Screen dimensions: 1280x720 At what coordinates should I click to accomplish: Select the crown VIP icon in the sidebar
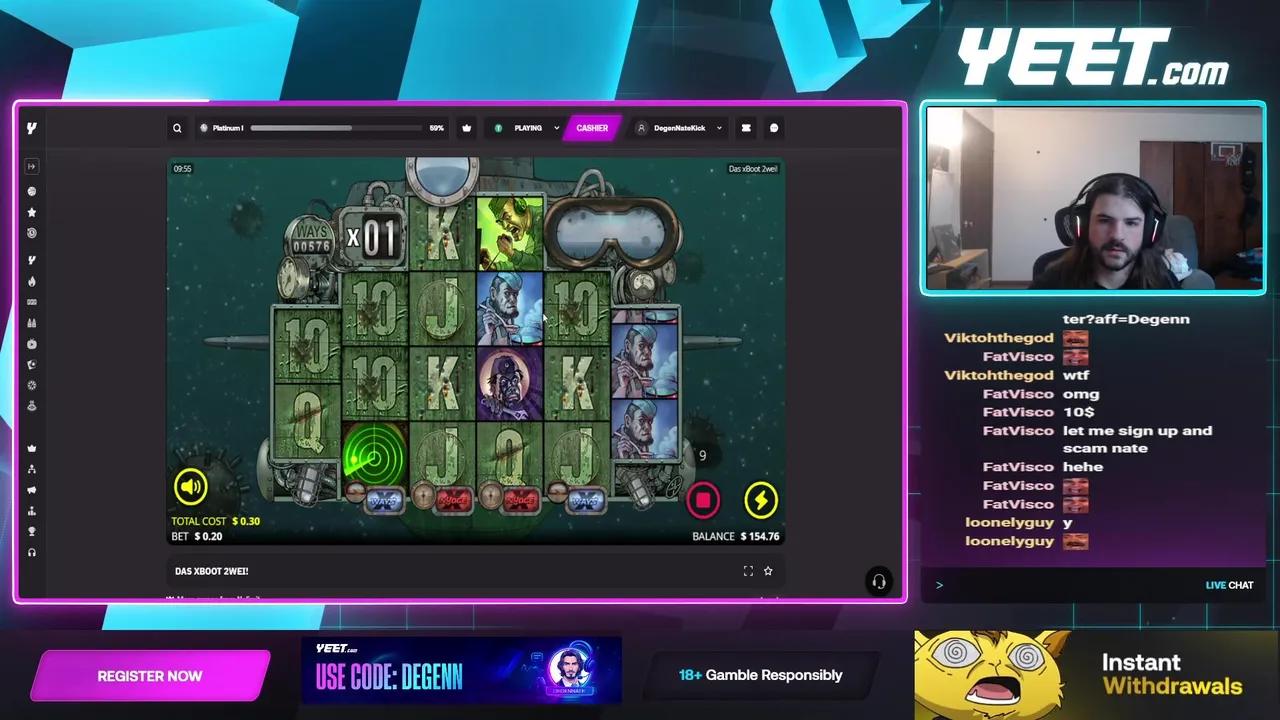click(x=31, y=447)
